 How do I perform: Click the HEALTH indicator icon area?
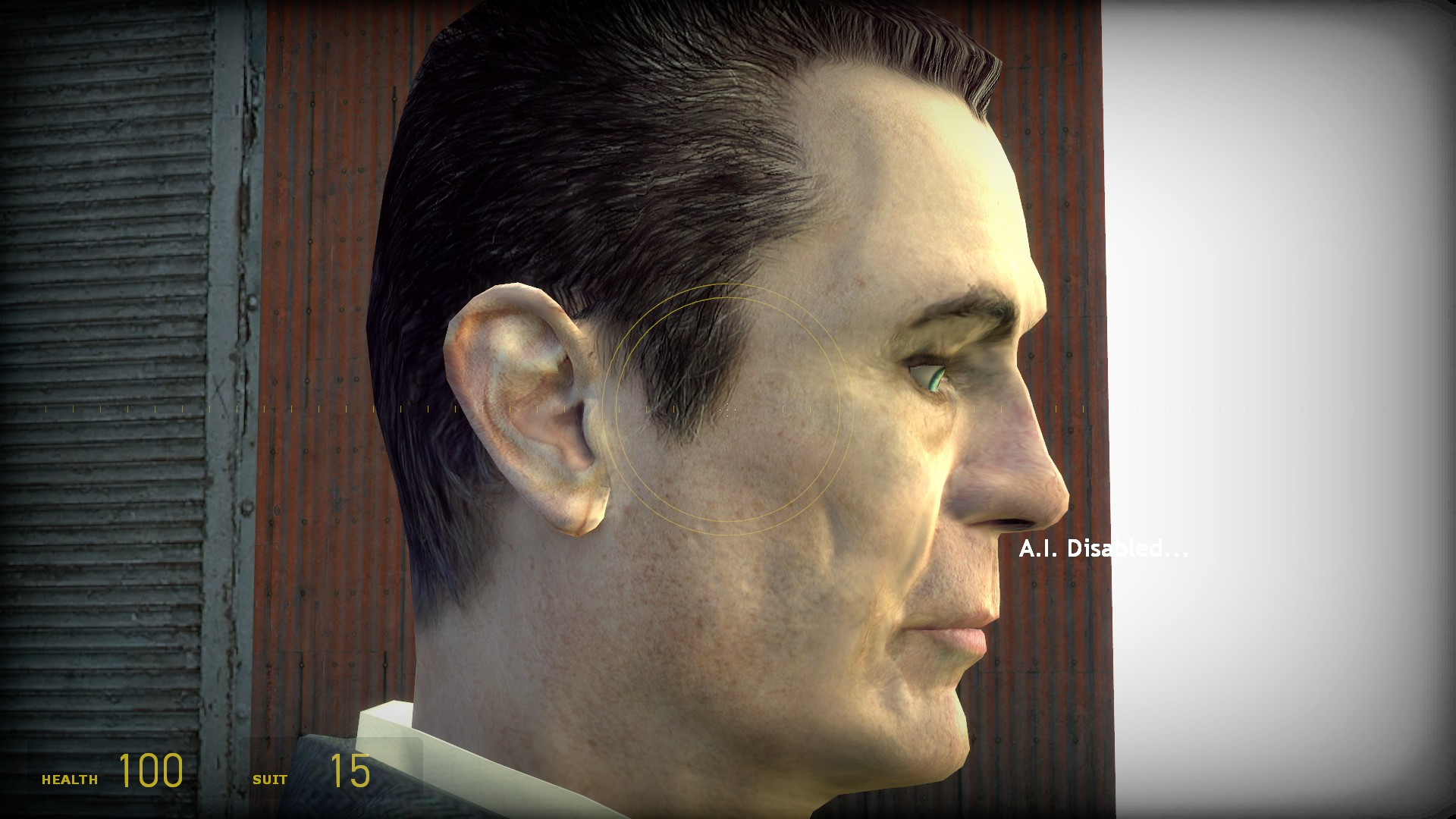coord(71,778)
